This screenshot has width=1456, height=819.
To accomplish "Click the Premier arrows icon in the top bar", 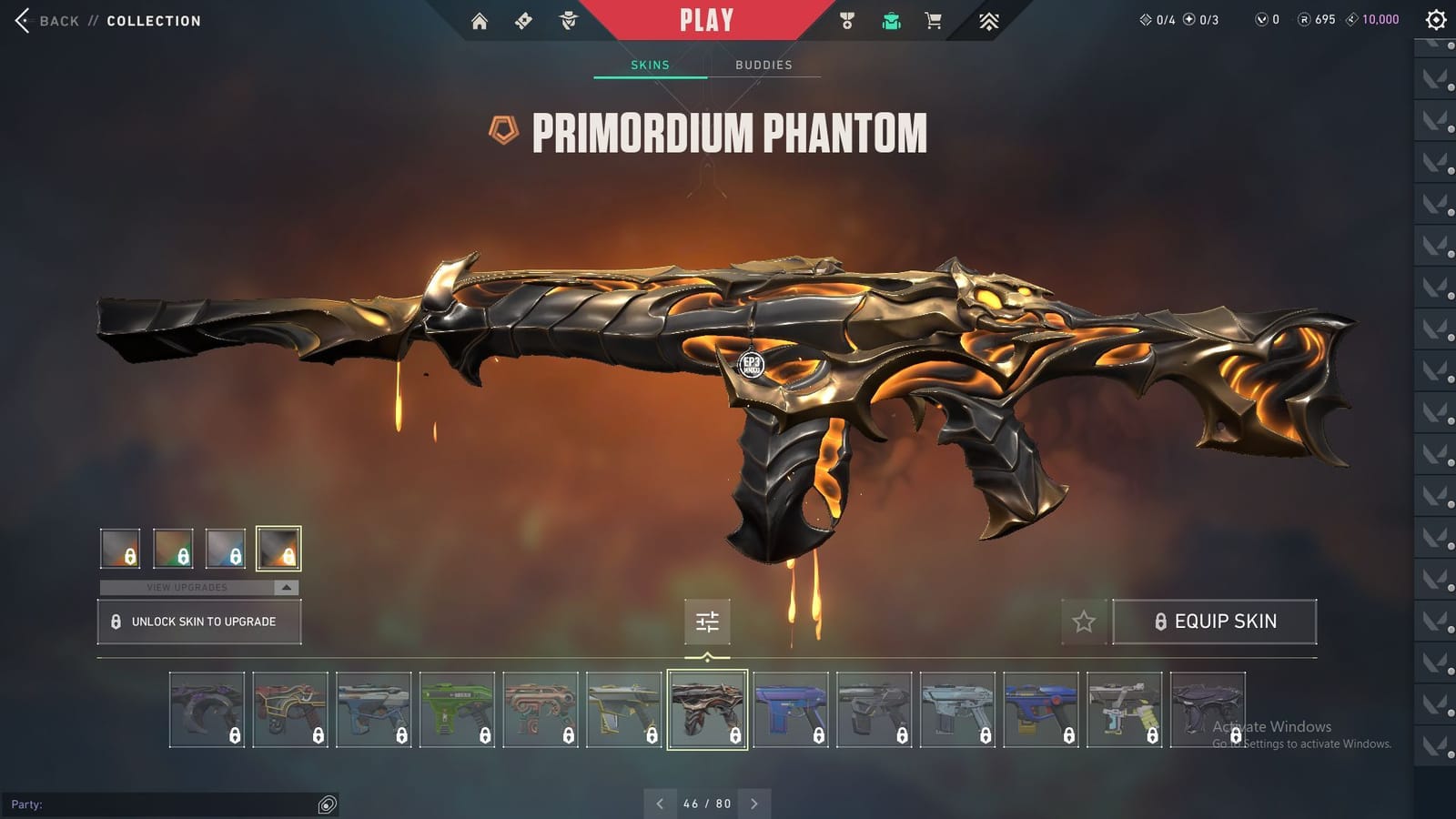I will (989, 19).
